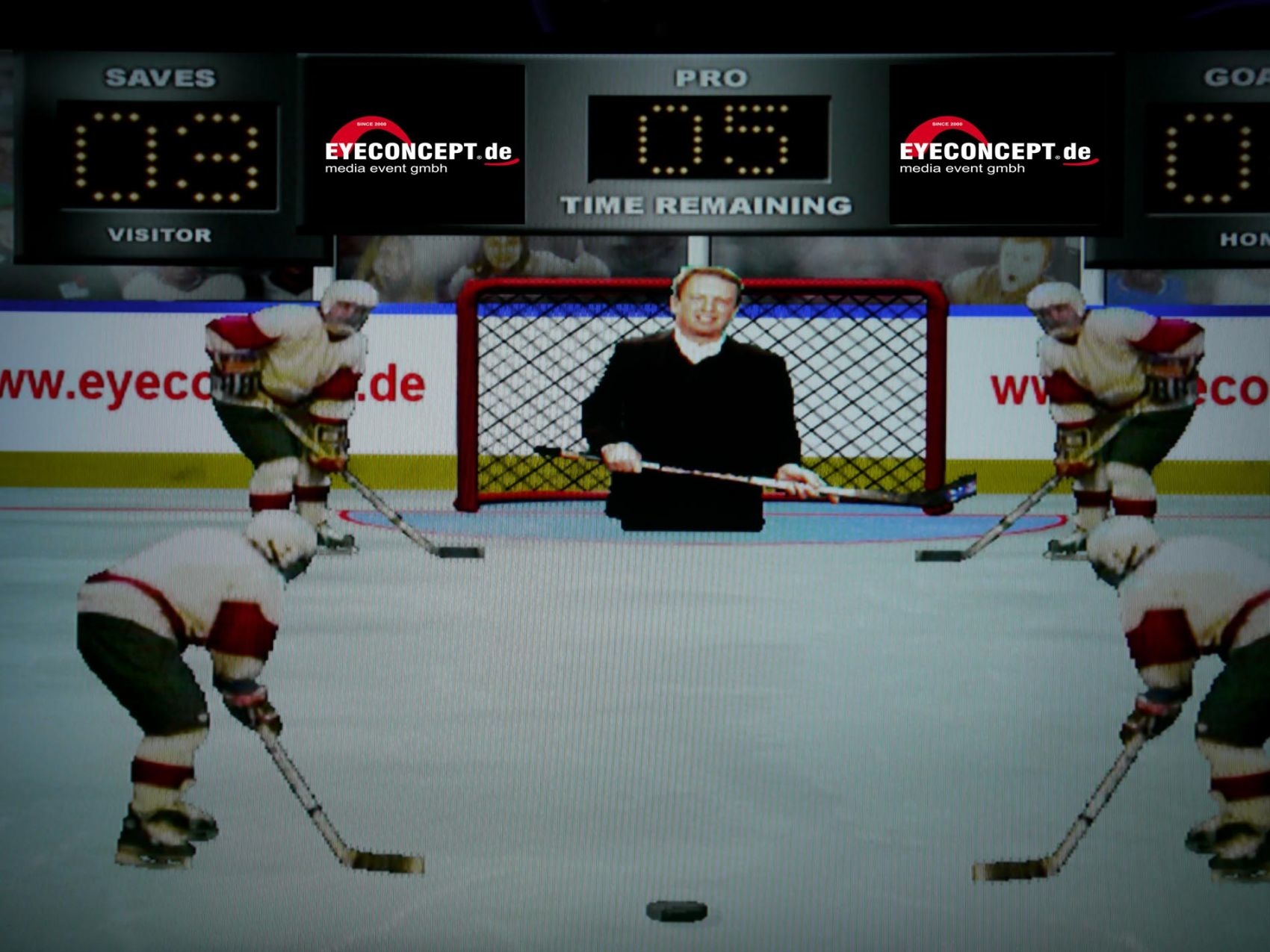Viewport: 1270px width, 952px height.
Task: Click the left EYECONCEPT.de logo
Action: pos(418,149)
